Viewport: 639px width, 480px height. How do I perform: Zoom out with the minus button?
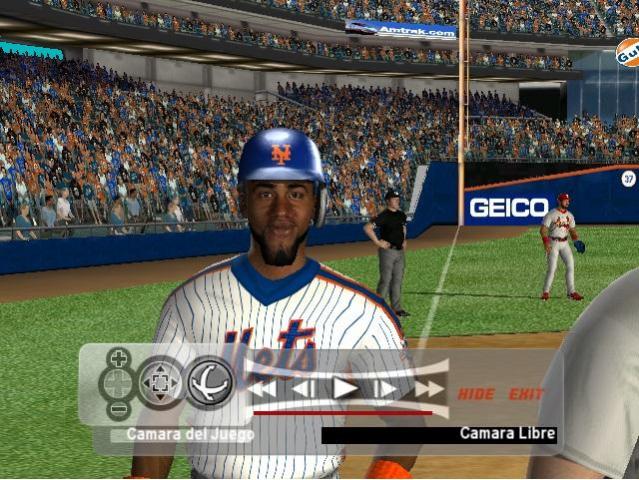click(x=118, y=408)
